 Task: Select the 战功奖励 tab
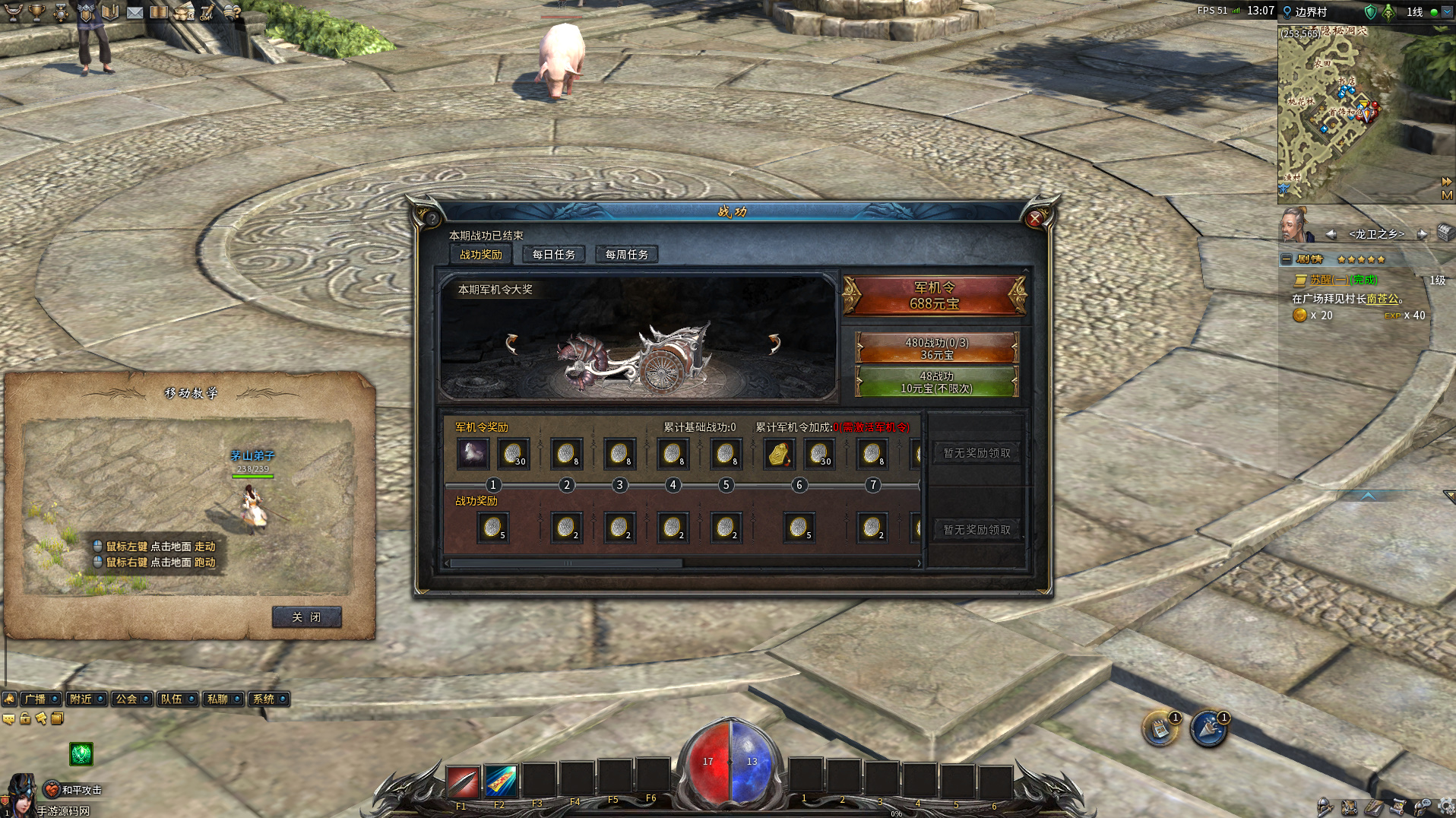pos(480,255)
